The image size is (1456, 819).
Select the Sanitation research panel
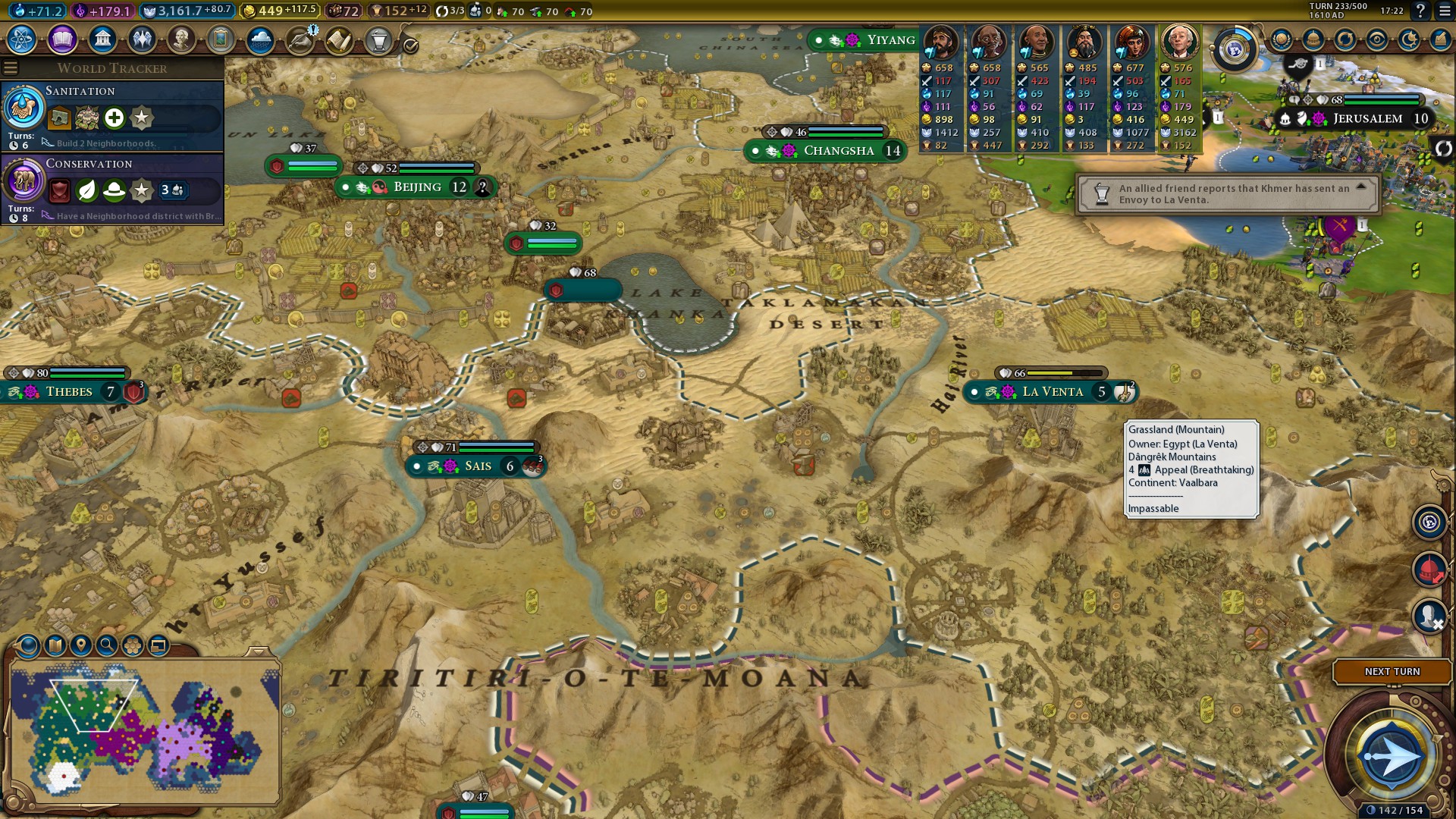pyautogui.click(x=114, y=114)
